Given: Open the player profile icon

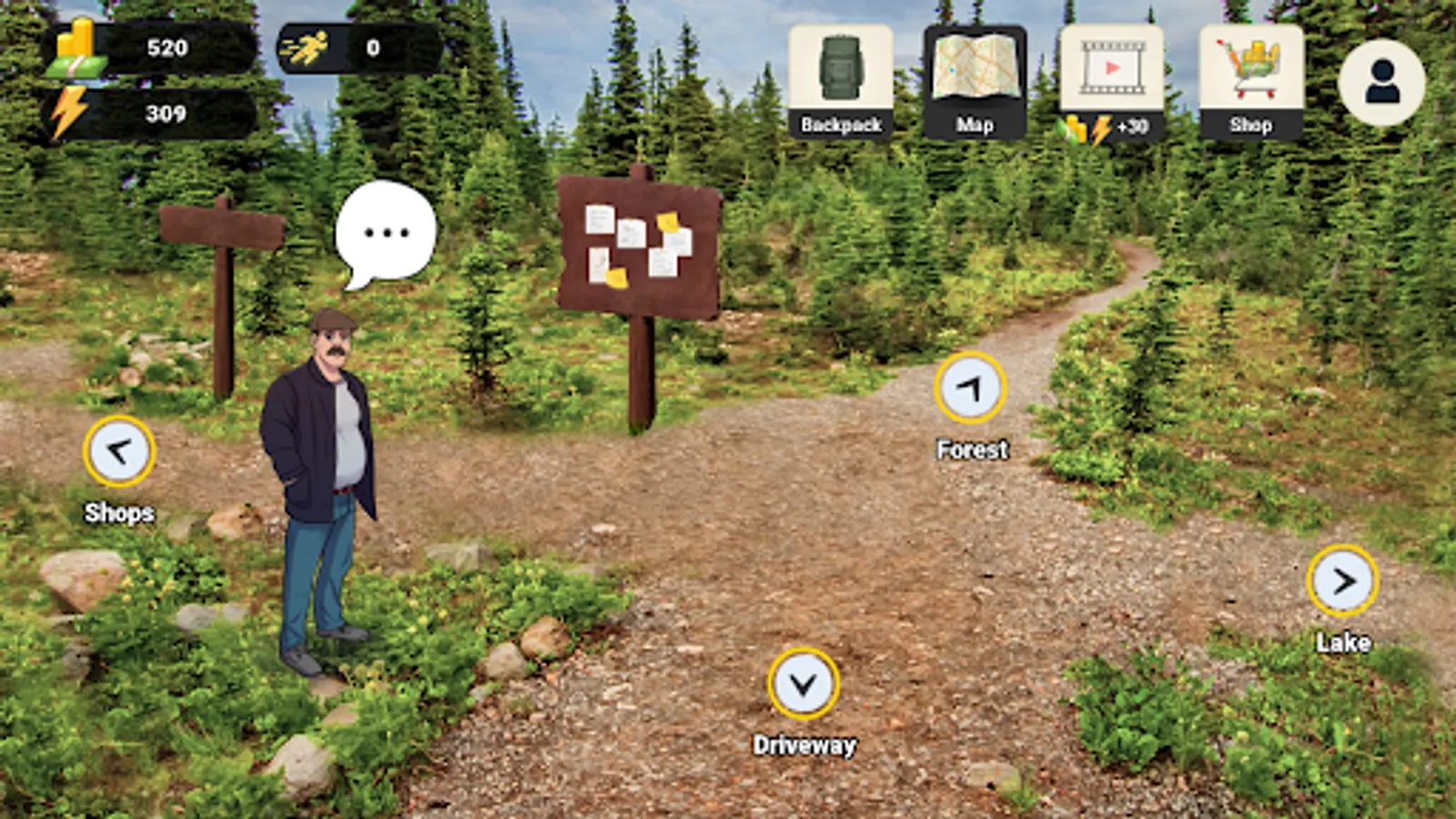Looking at the screenshot, I should pyautogui.click(x=1381, y=83).
